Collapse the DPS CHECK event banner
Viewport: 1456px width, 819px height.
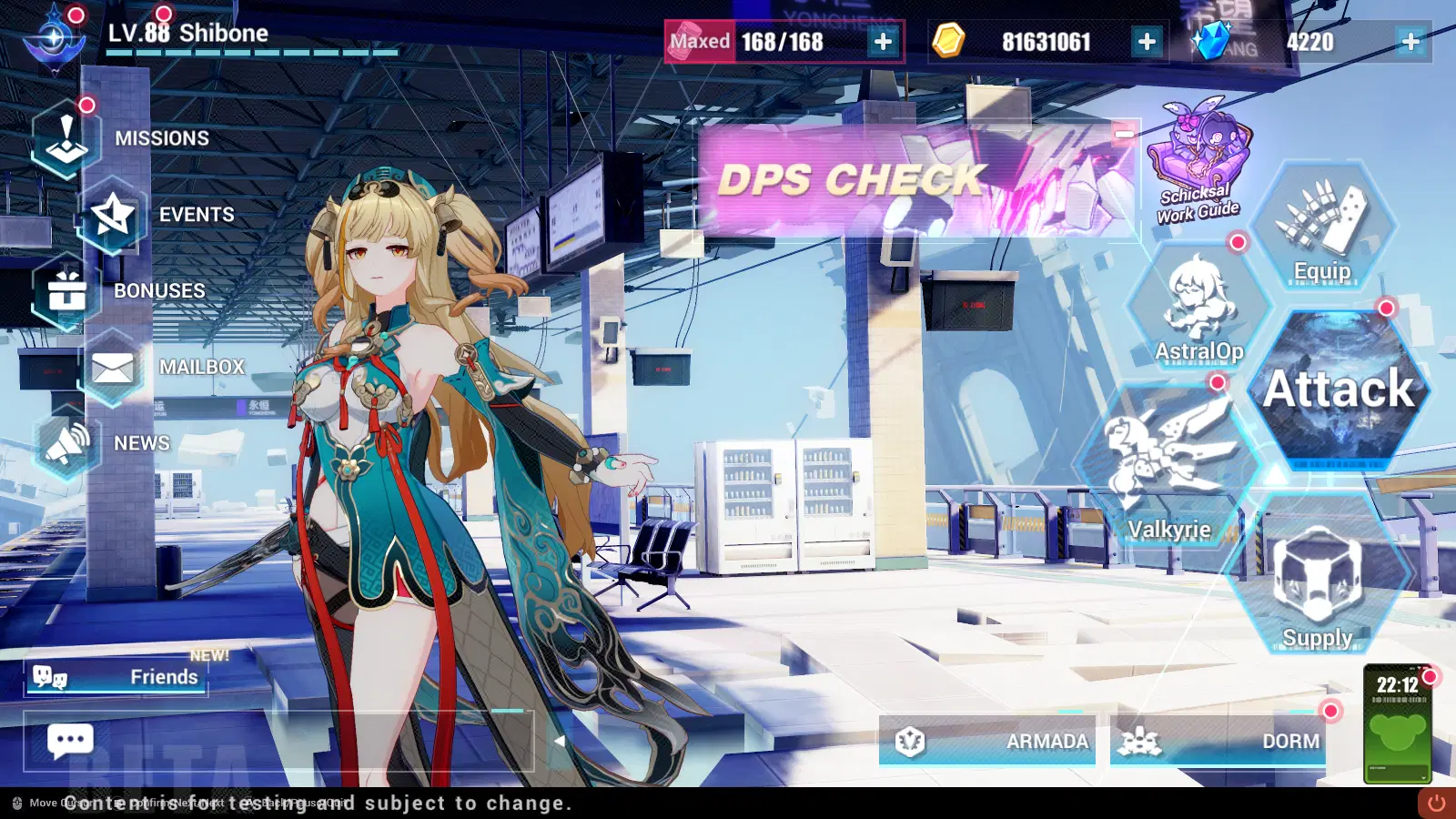[1126, 132]
